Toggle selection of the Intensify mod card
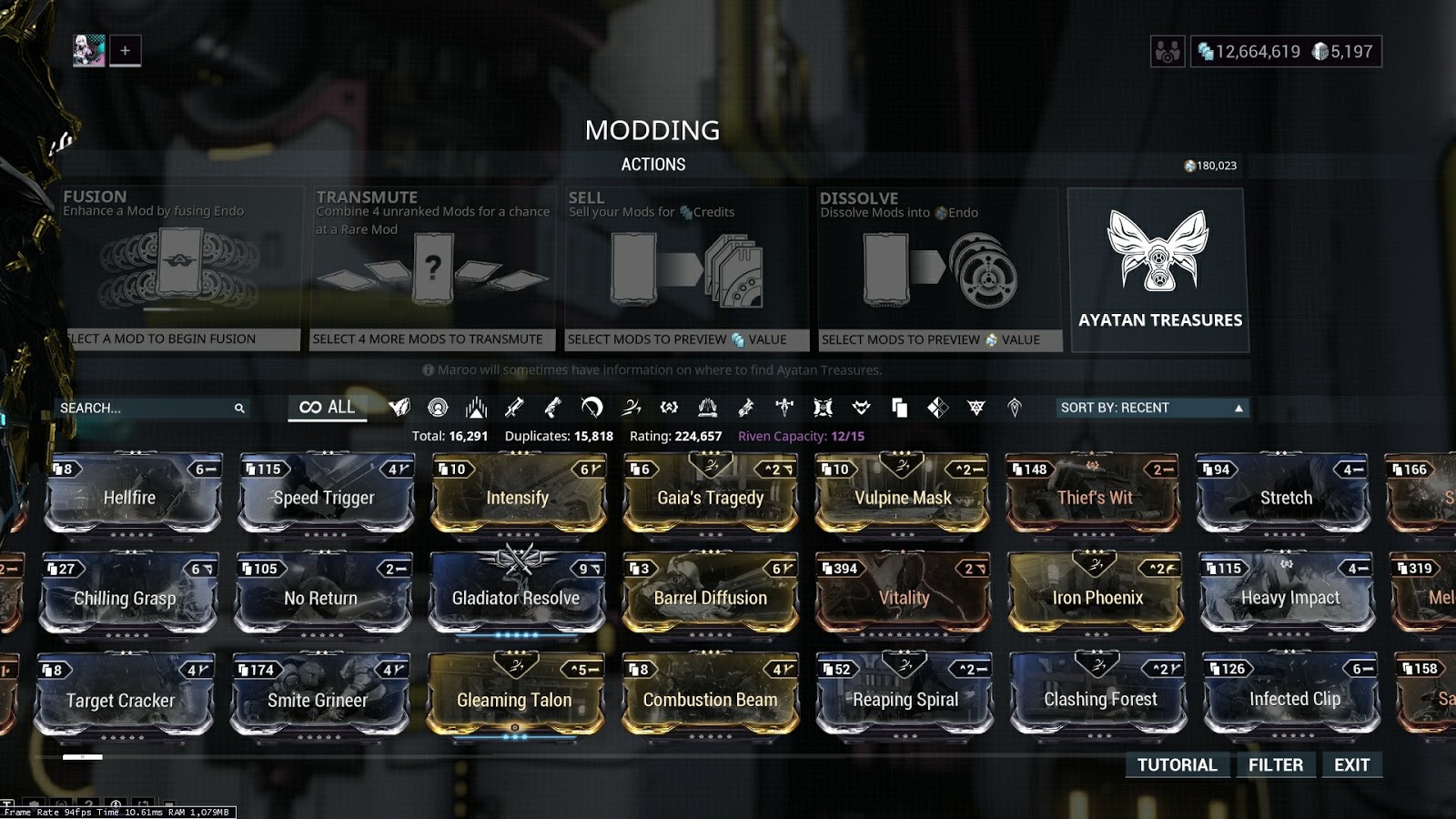This screenshot has width=1456, height=819. click(x=517, y=491)
